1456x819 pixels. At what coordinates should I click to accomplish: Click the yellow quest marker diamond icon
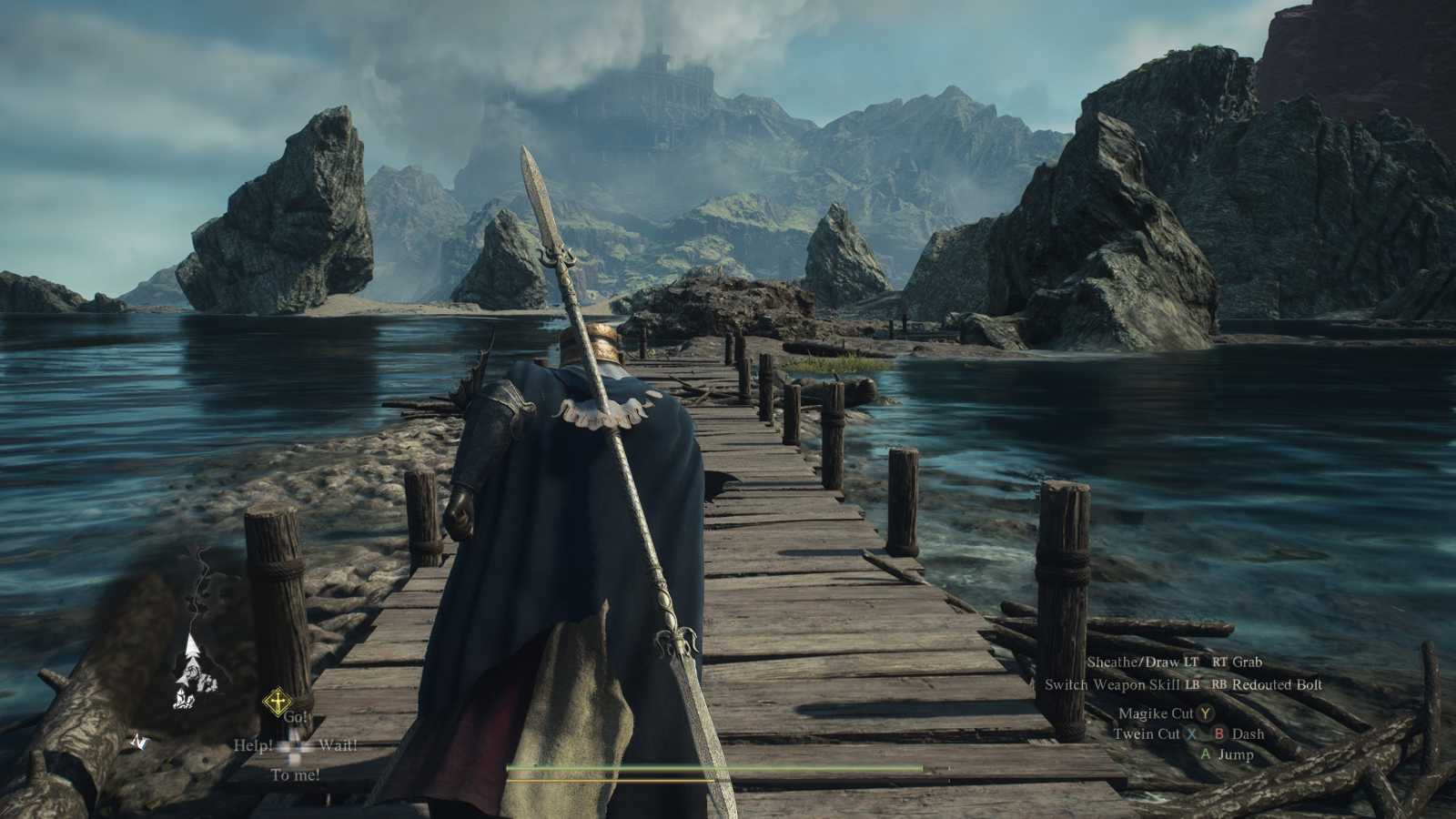pyautogui.click(x=277, y=701)
